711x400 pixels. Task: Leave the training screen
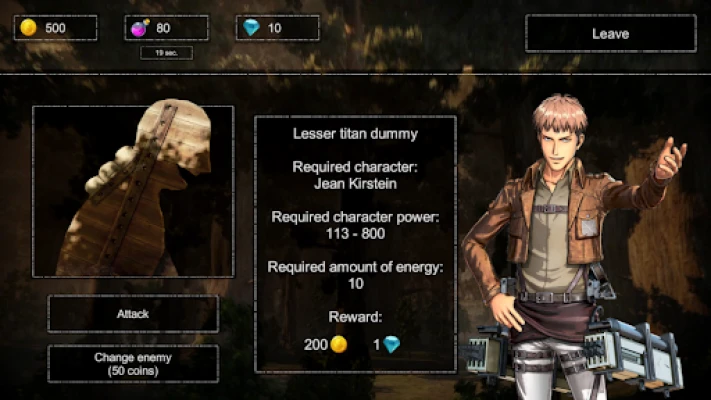(x=610, y=33)
